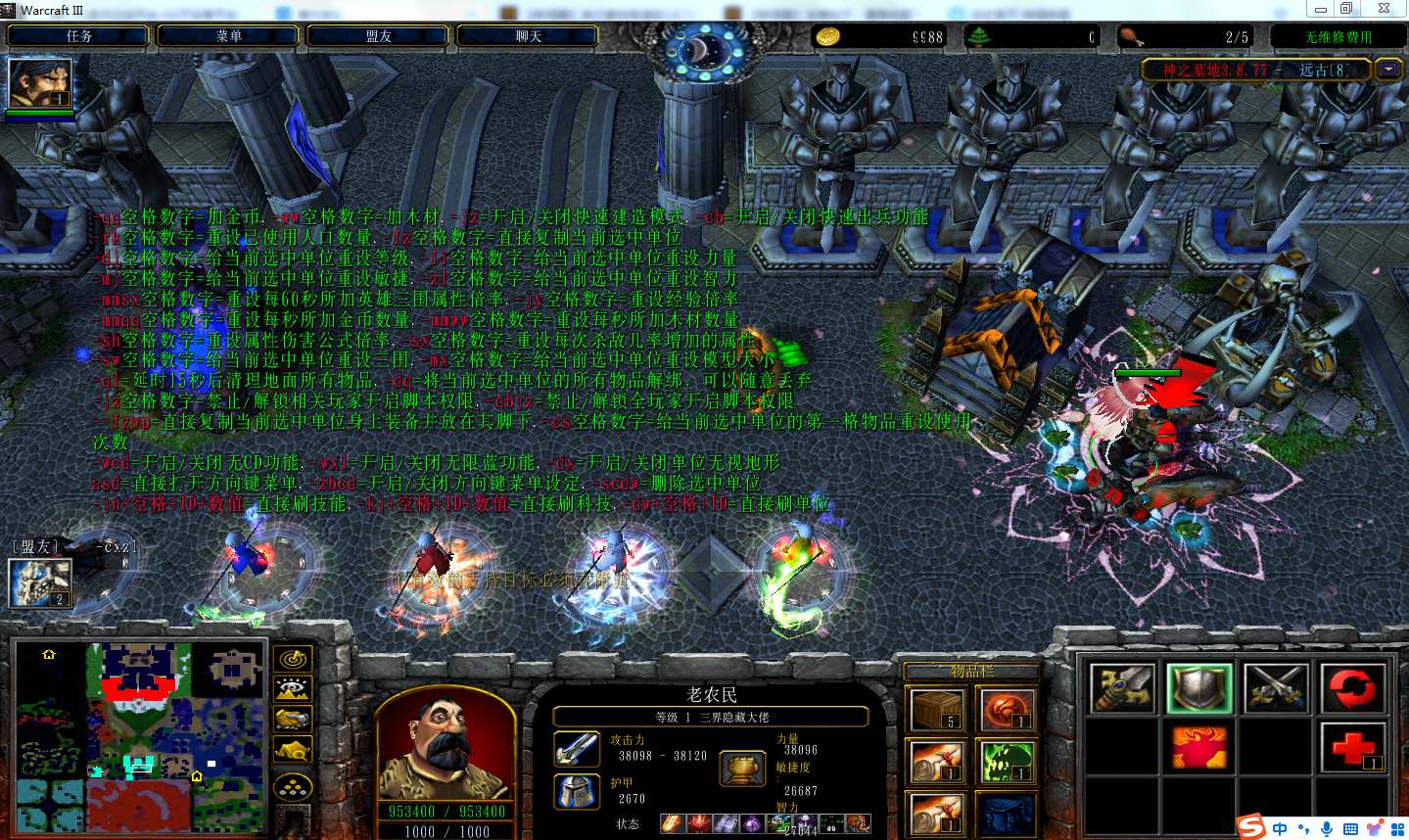
Task: Click the red circular arrows ability
Action: (x=1352, y=687)
